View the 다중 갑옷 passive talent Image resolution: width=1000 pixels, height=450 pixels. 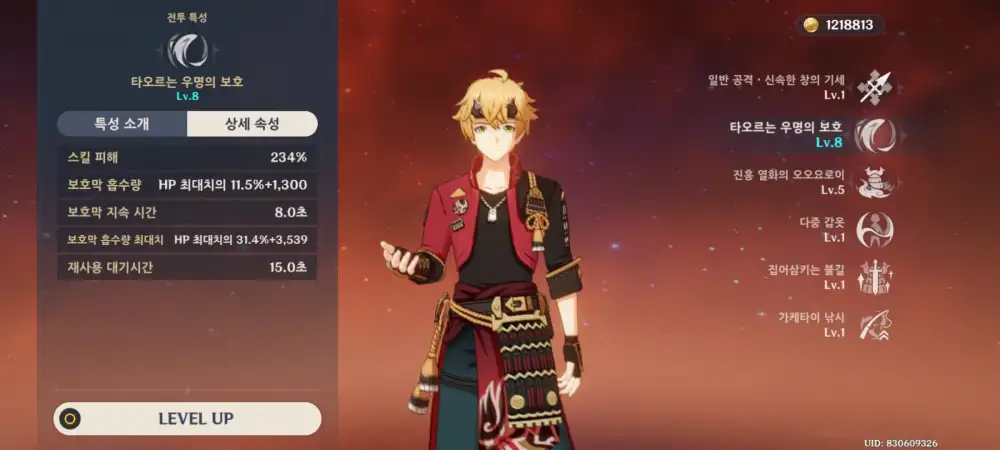coord(874,230)
